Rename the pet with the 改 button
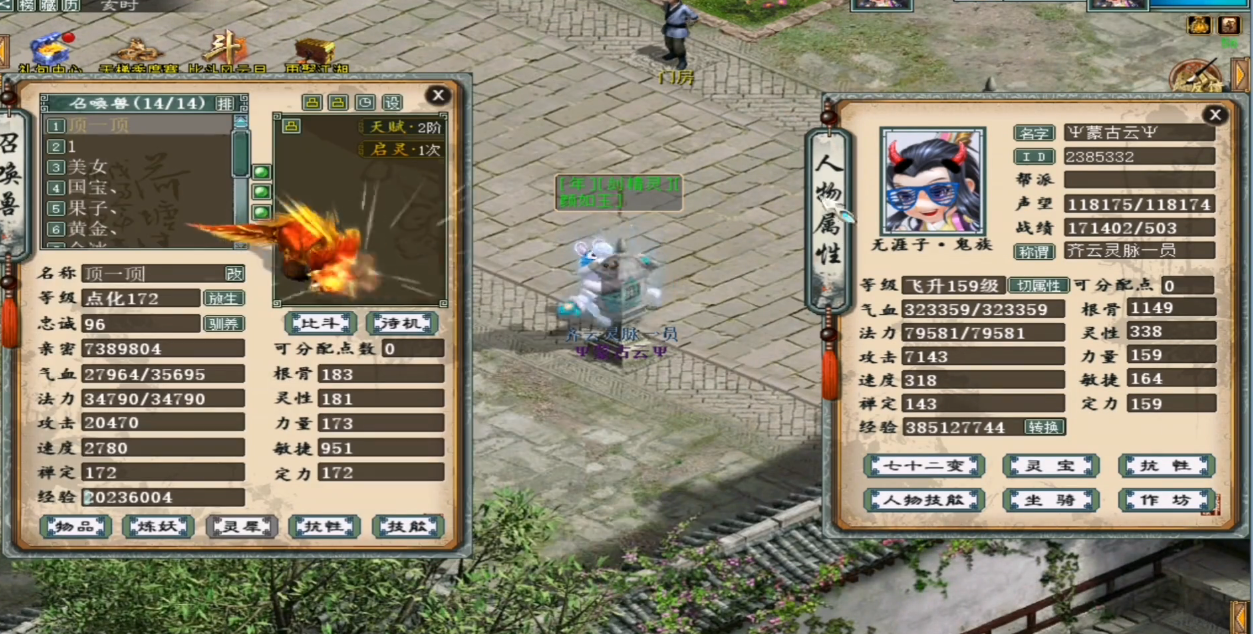Image resolution: width=1253 pixels, height=634 pixels. 234,273
